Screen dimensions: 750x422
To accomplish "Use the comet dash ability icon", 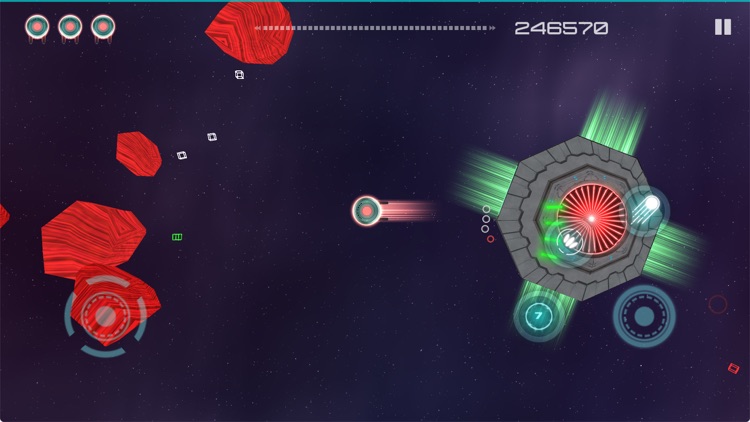I will (647, 207).
